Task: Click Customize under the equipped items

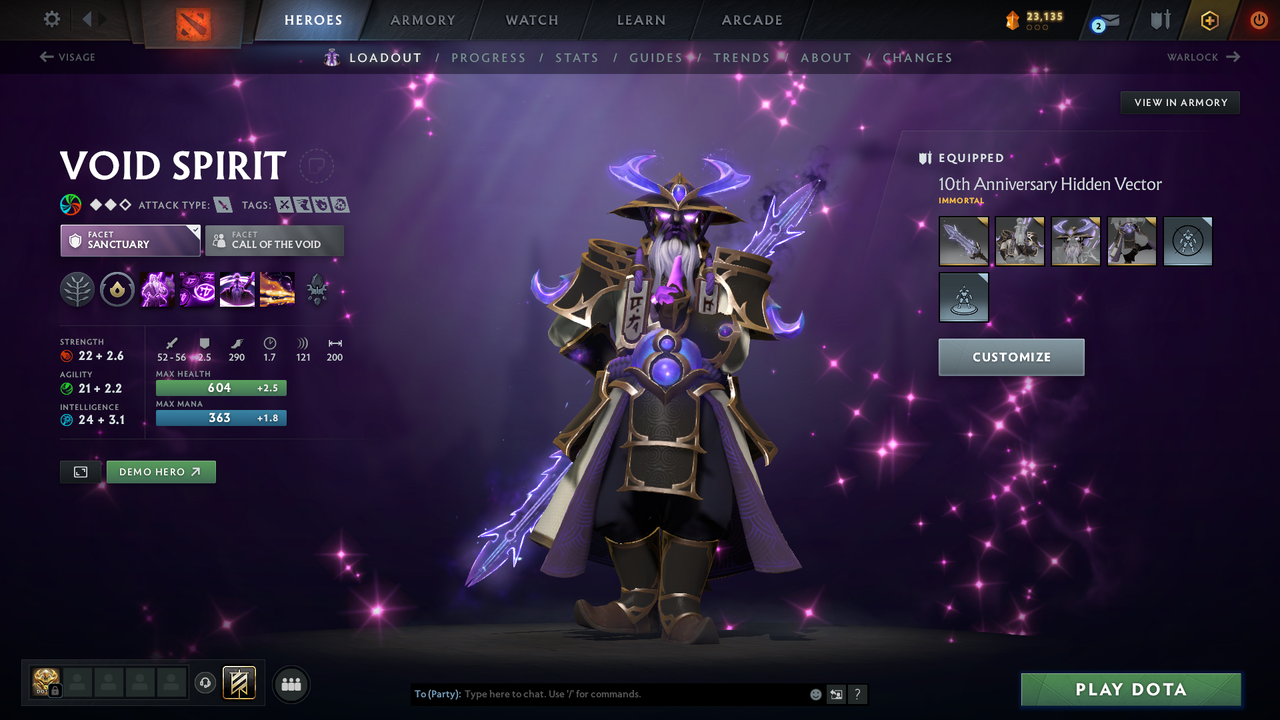Action: [1011, 357]
